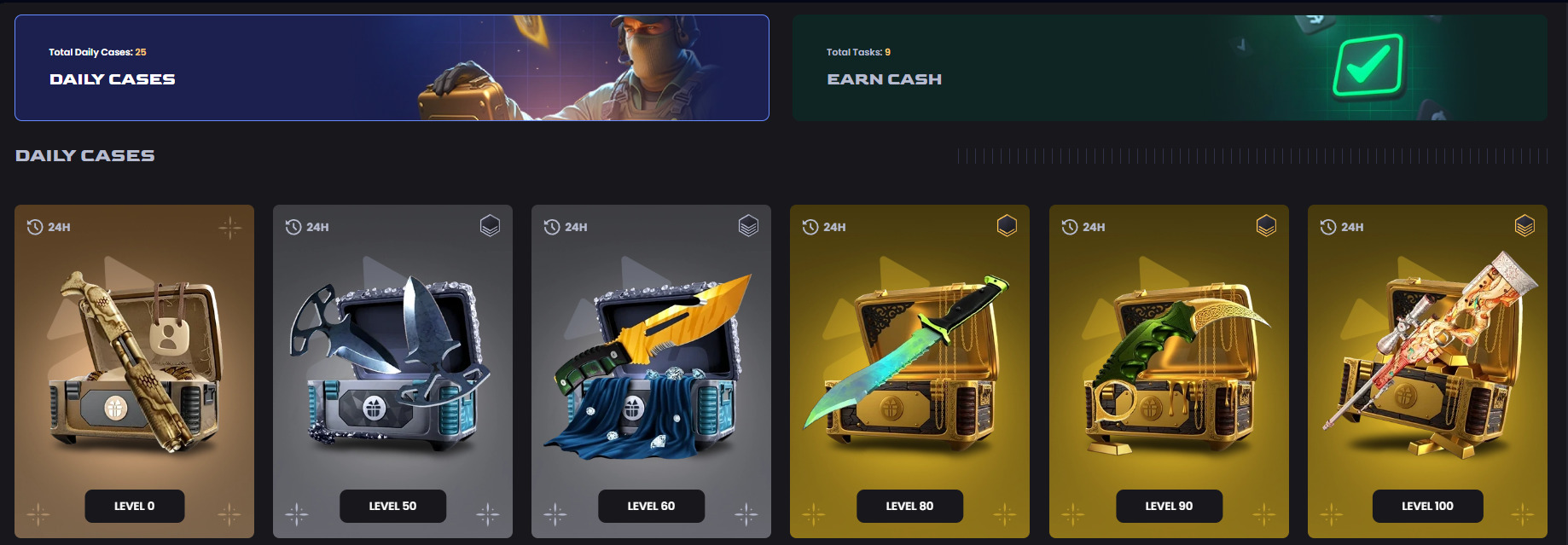Open the Level 100 daily case
The height and width of the screenshot is (545, 1568).
pos(1427,506)
